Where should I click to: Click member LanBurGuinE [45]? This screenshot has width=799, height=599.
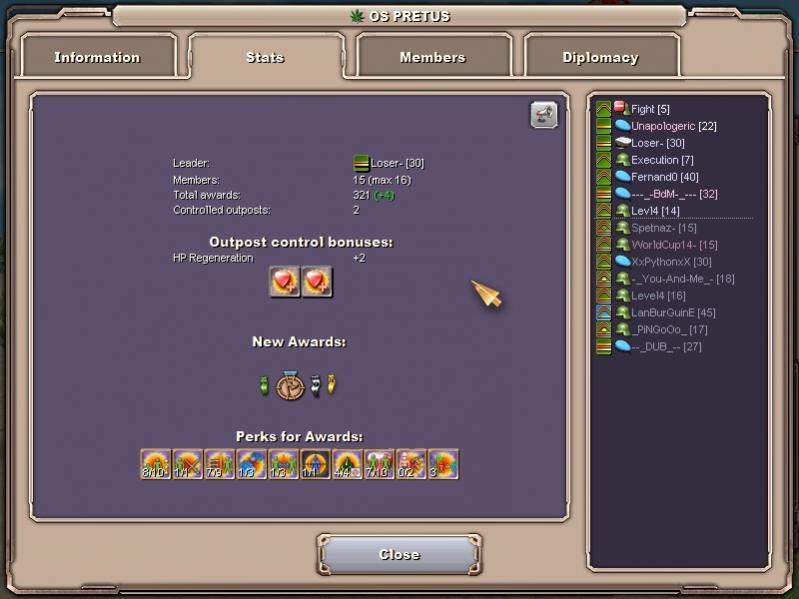click(672, 313)
